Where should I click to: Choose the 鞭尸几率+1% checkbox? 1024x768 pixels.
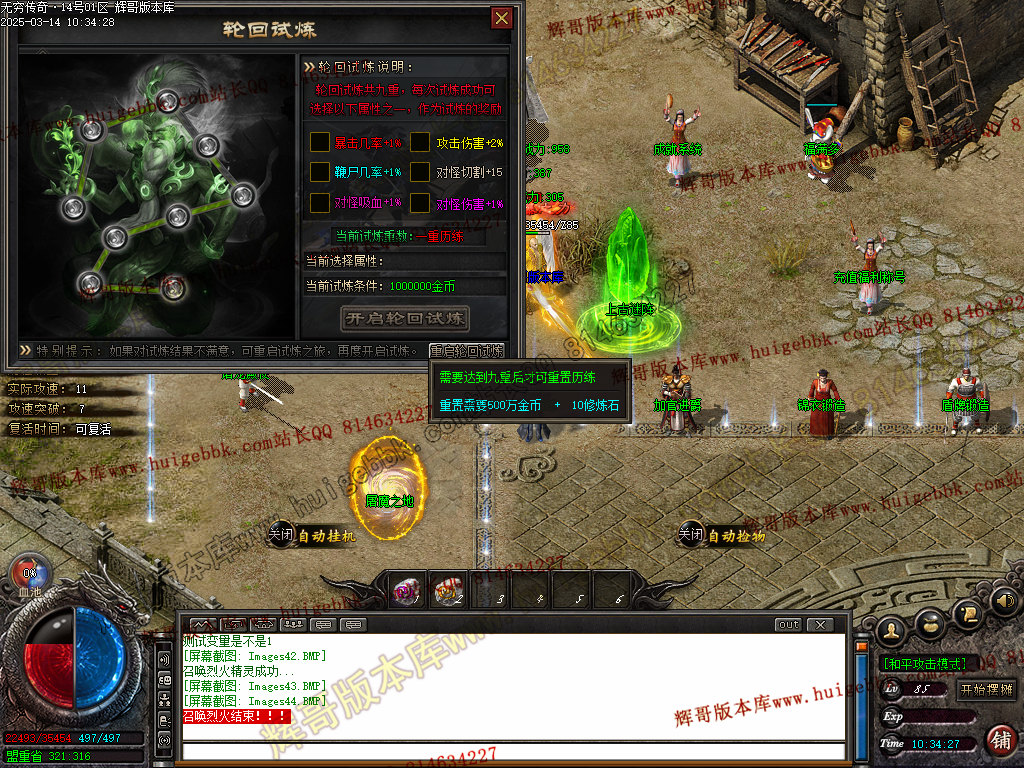tap(320, 172)
